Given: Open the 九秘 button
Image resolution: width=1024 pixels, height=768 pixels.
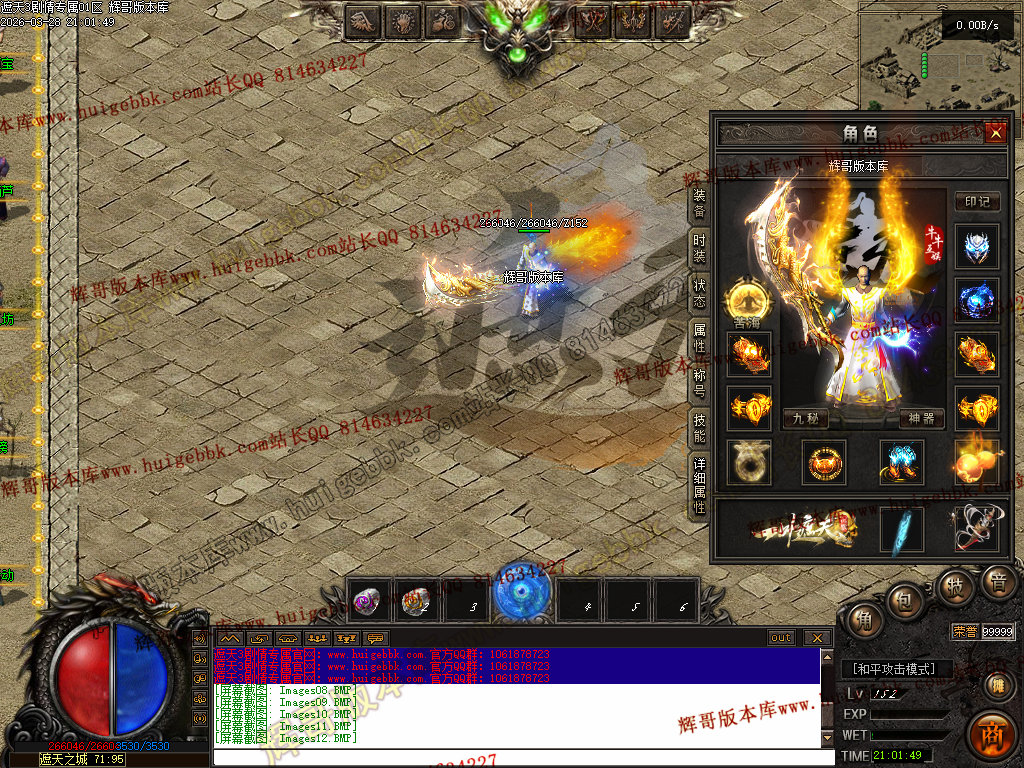Looking at the screenshot, I should click(806, 418).
